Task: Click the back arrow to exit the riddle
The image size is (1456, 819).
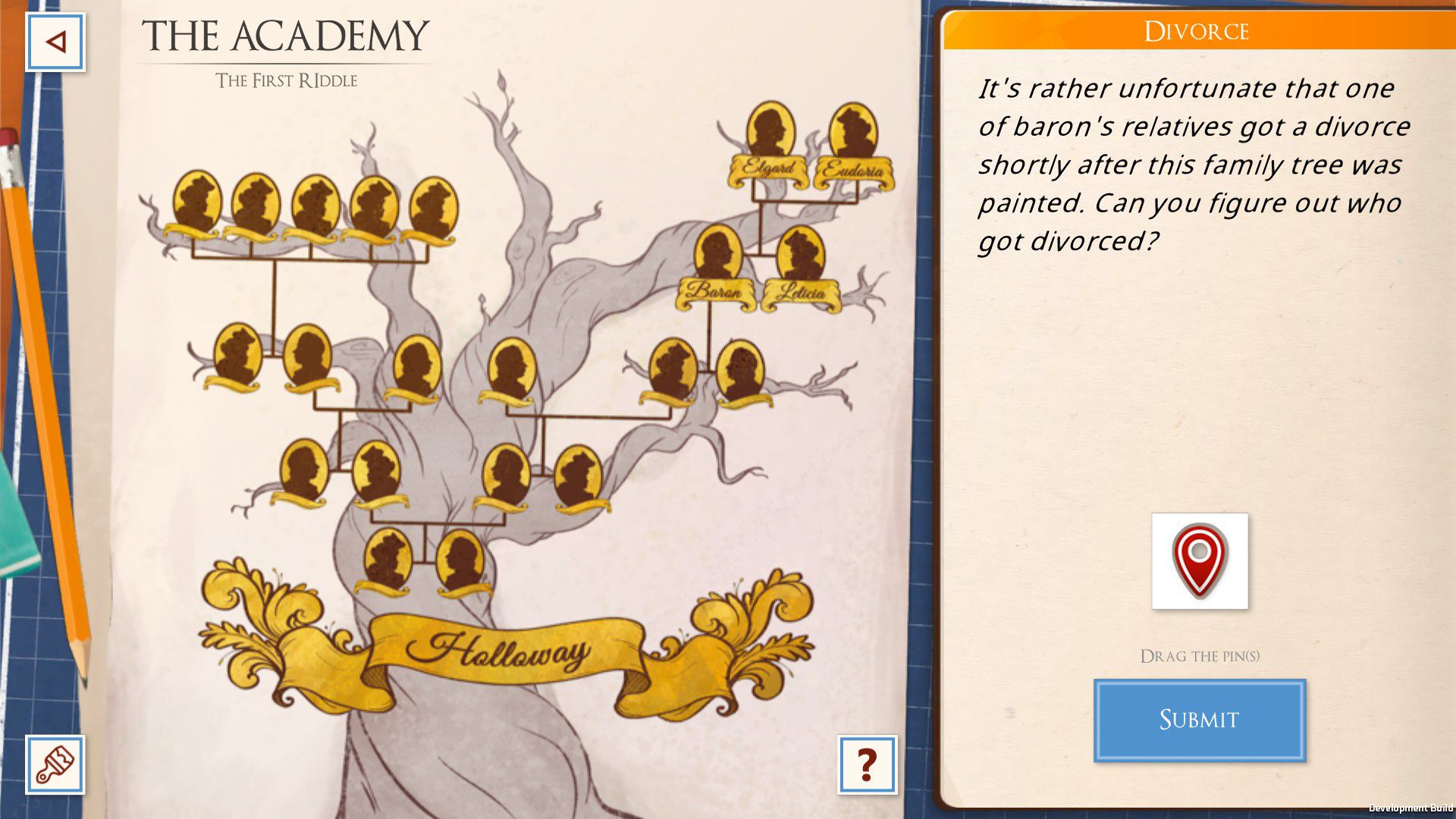Action: (x=54, y=42)
